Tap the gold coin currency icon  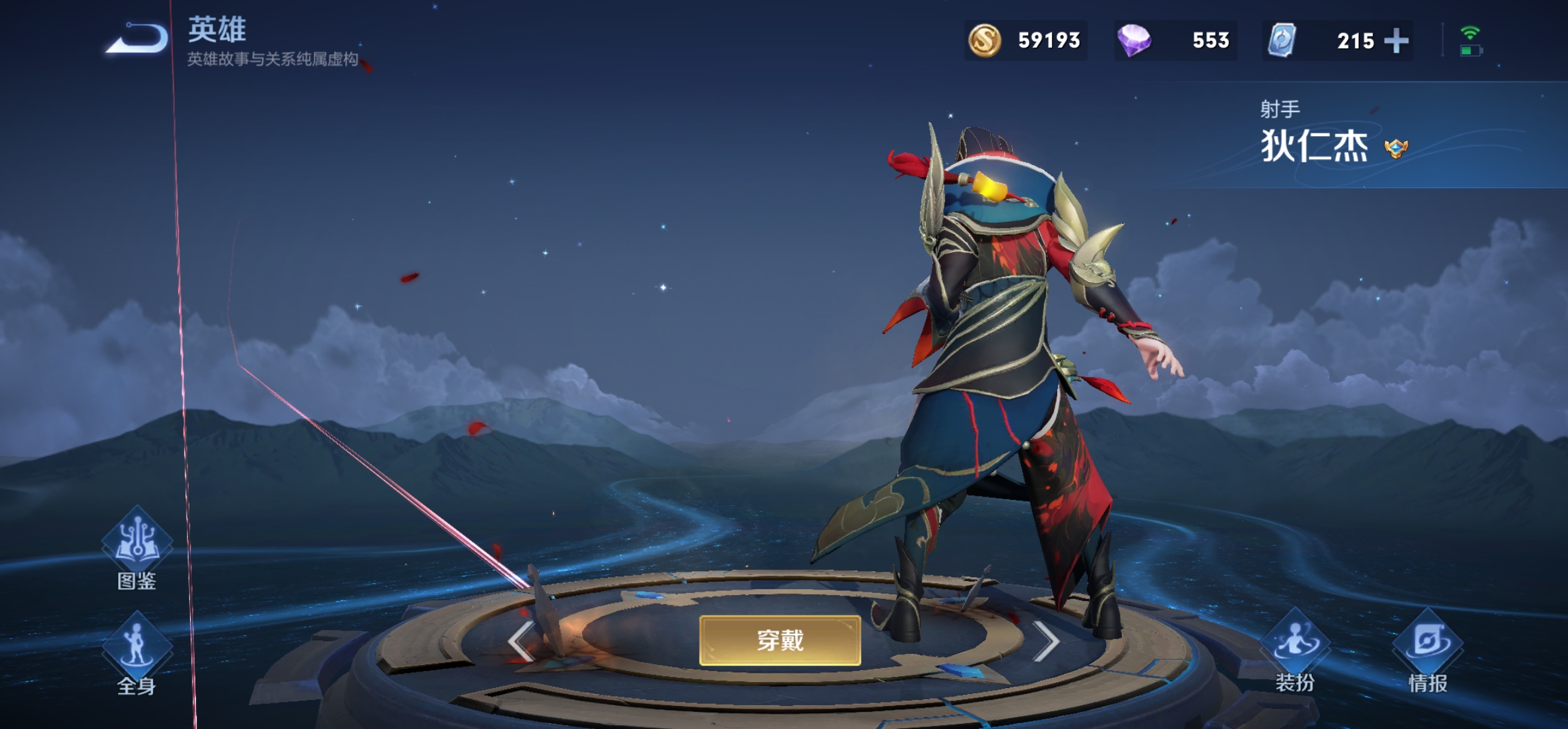[x=984, y=40]
